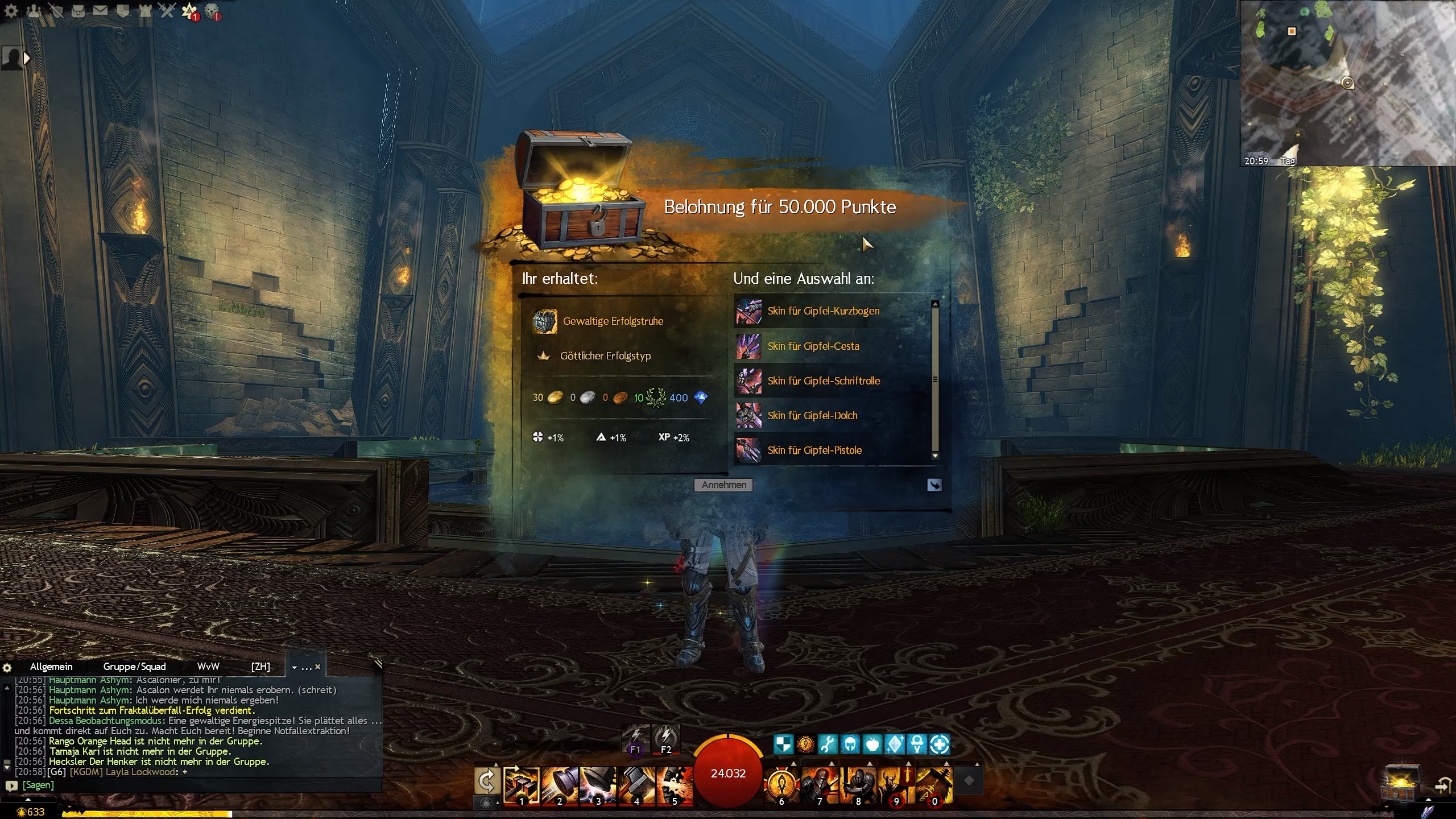Open the mail envelope icon
Viewport: 1456px width, 819px height.
[100, 10]
